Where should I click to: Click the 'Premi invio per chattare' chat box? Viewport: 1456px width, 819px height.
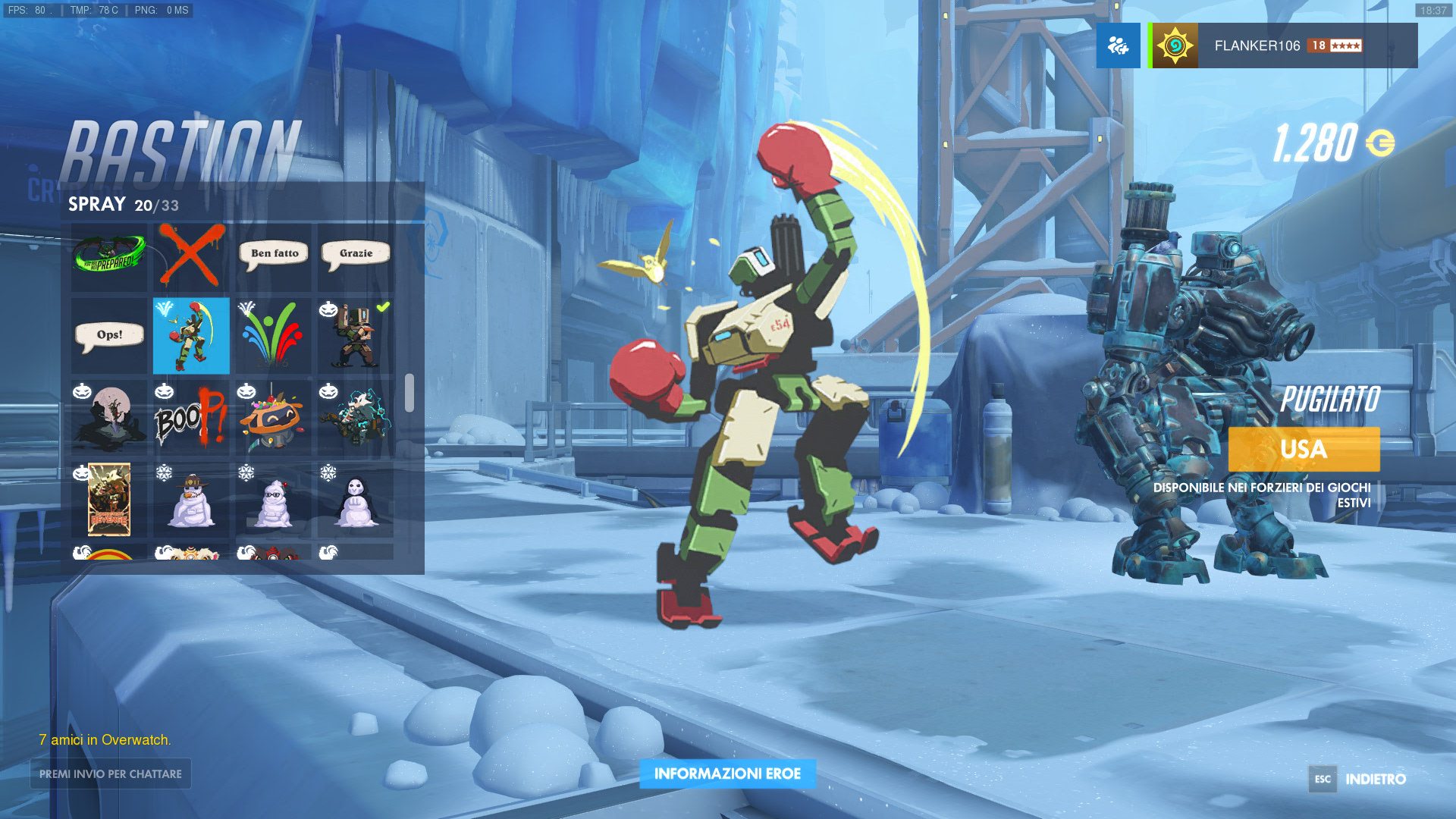[111, 773]
